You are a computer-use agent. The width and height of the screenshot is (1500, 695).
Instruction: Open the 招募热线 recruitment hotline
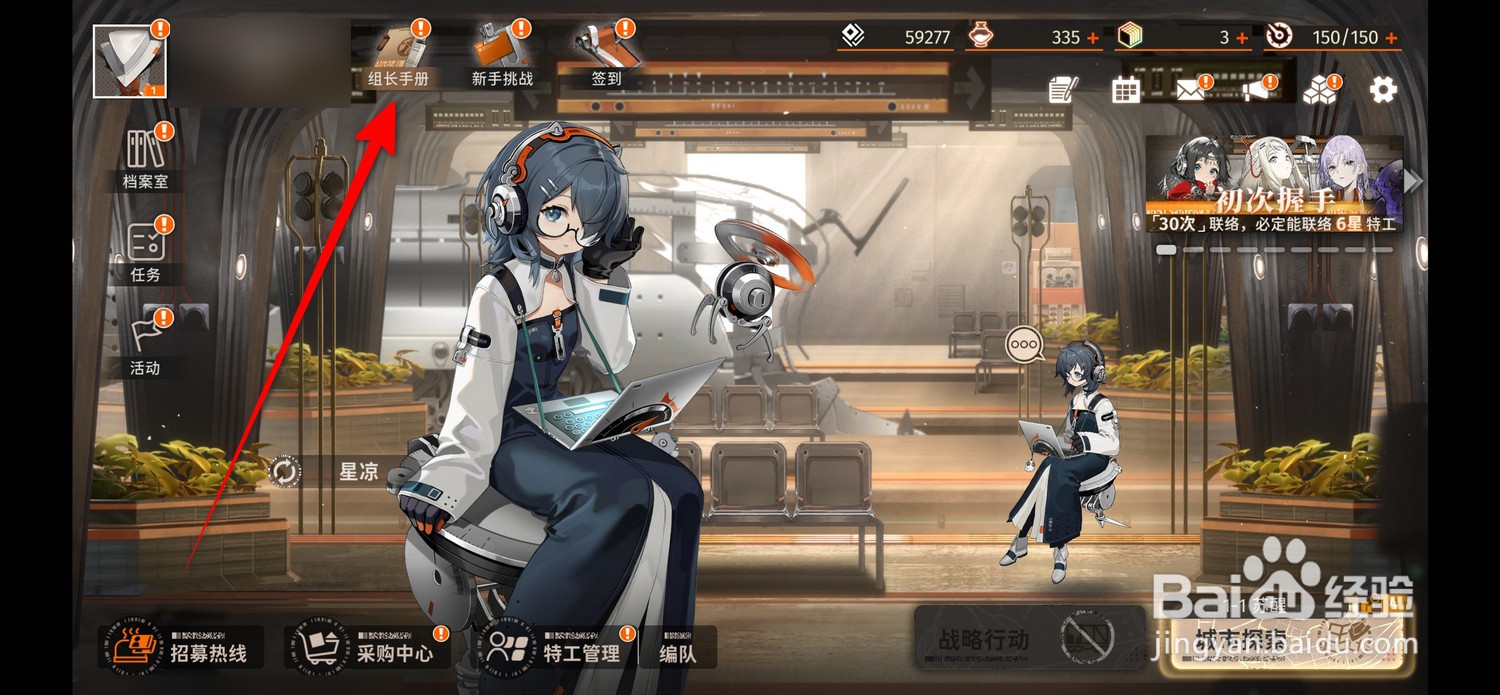point(182,647)
